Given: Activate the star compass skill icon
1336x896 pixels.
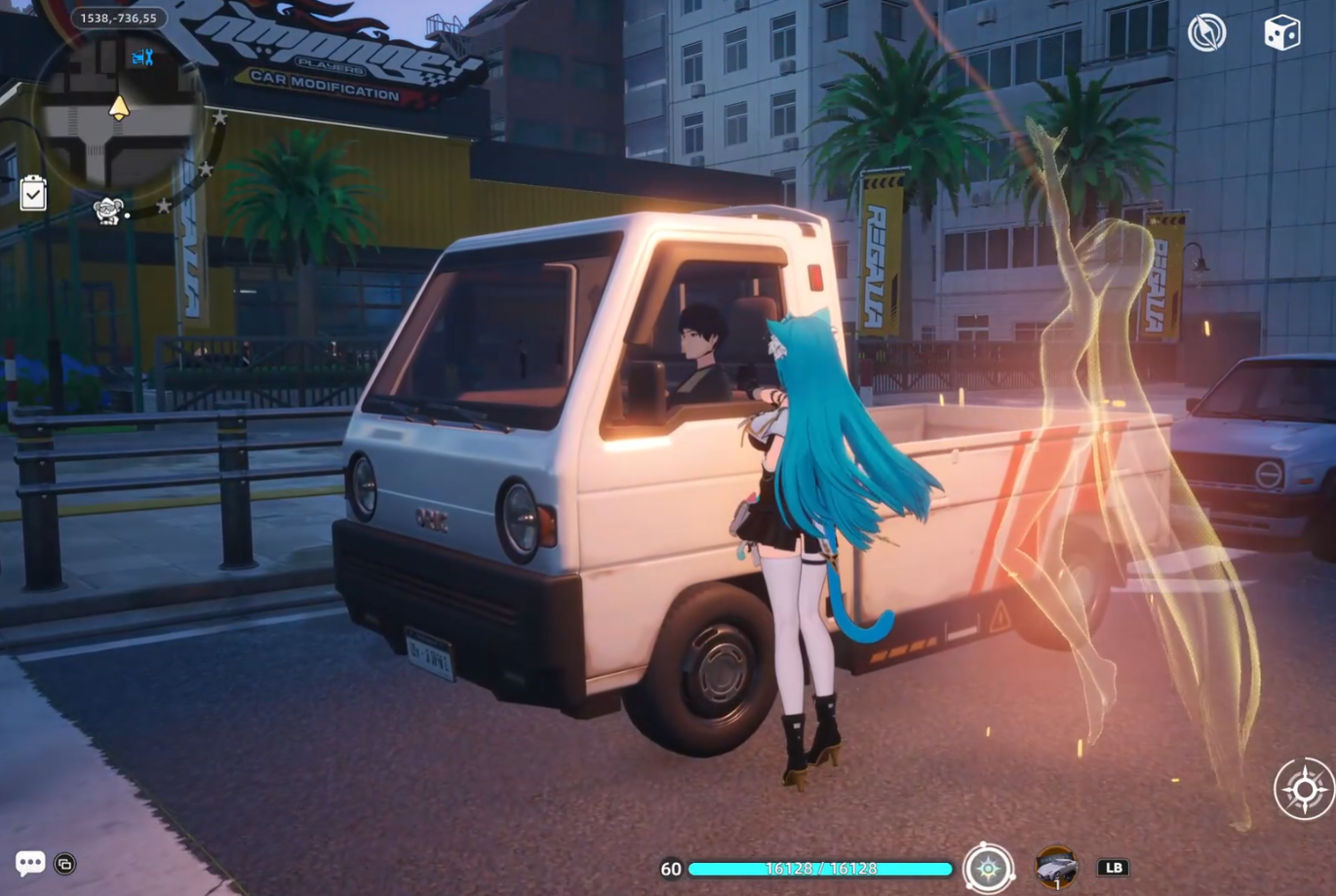Looking at the screenshot, I should (988, 867).
